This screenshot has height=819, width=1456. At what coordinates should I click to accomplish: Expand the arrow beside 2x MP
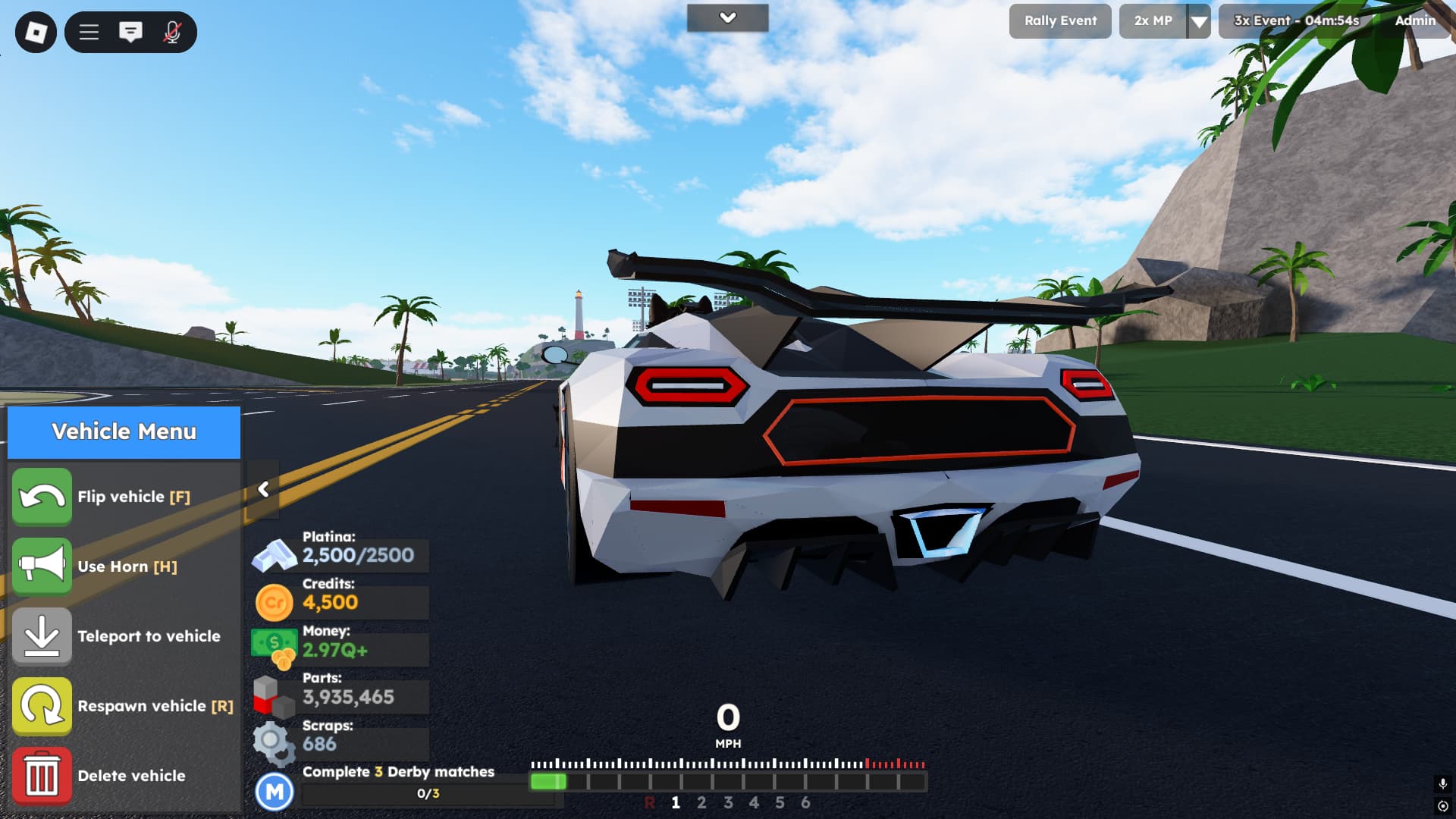[x=1199, y=22]
